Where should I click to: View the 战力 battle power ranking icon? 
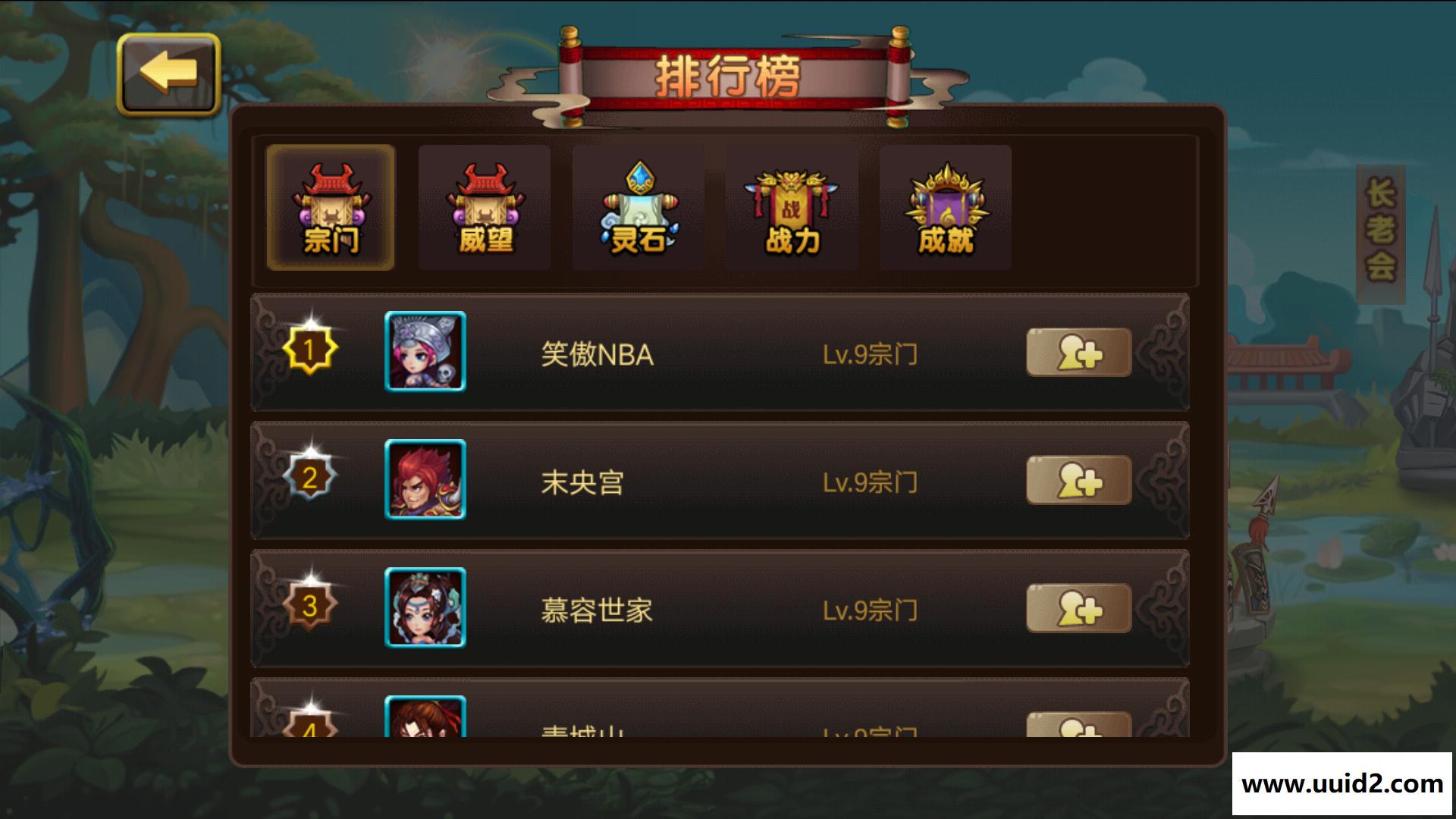click(x=791, y=209)
